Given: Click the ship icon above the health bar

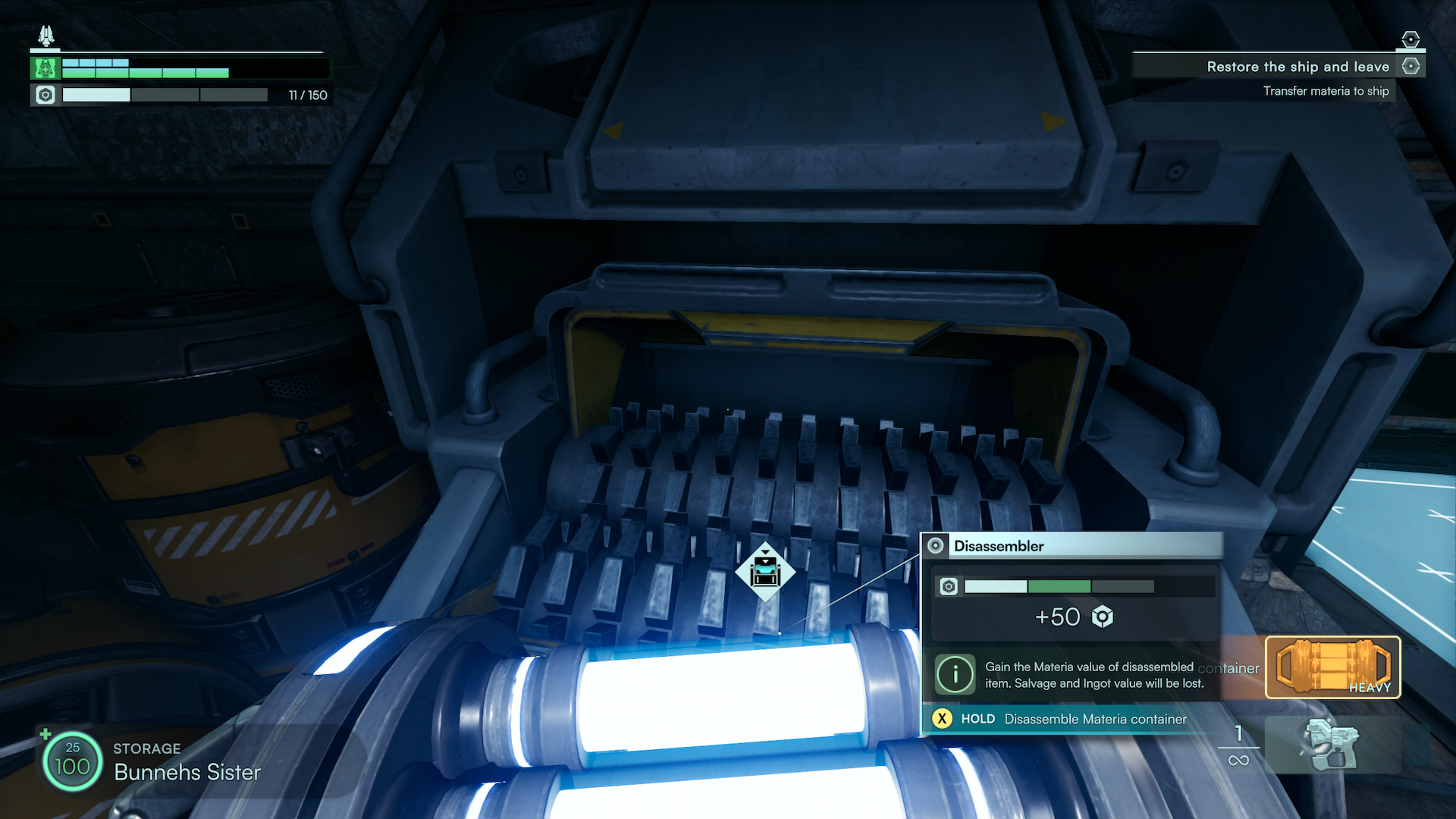Looking at the screenshot, I should point(46,36).
